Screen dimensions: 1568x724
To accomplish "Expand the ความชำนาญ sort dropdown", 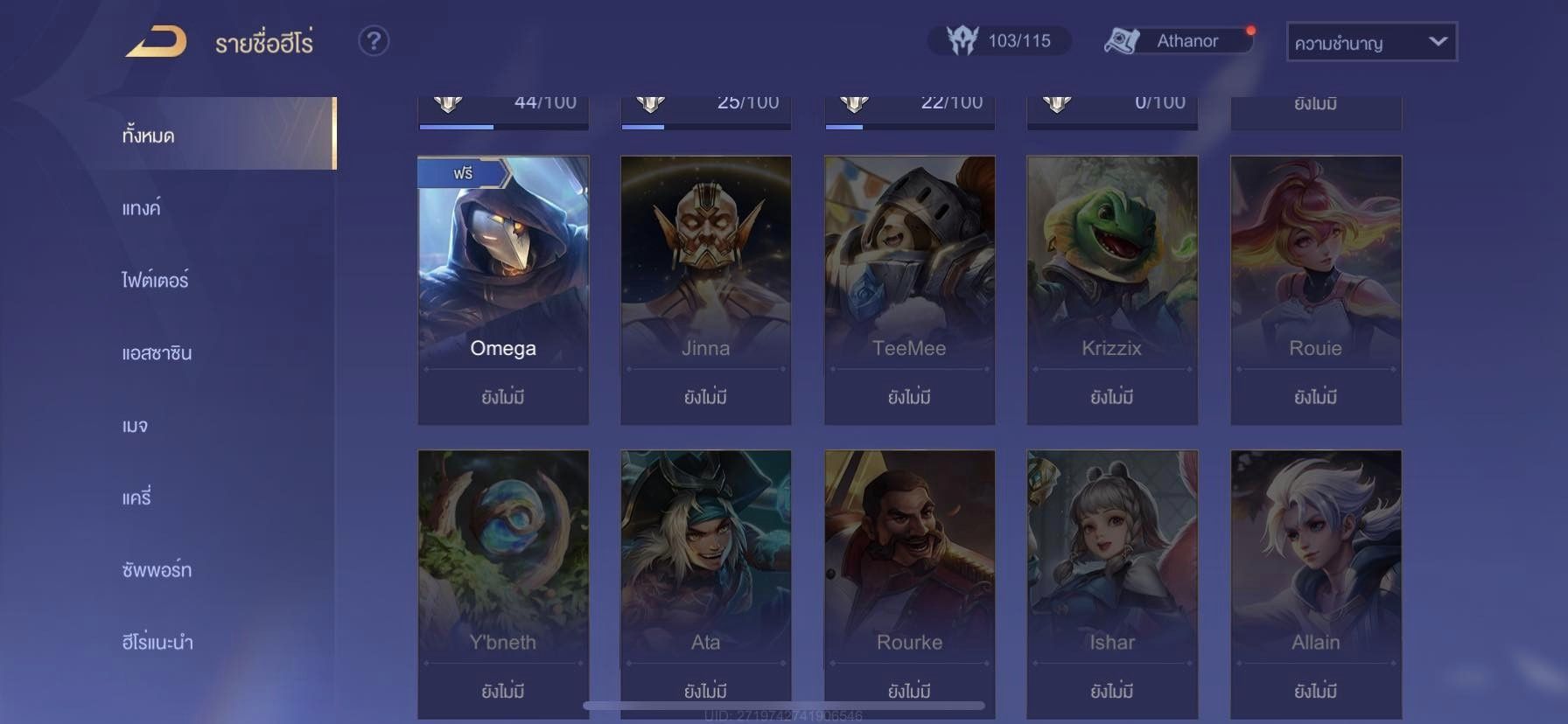I will (1371, 42).
